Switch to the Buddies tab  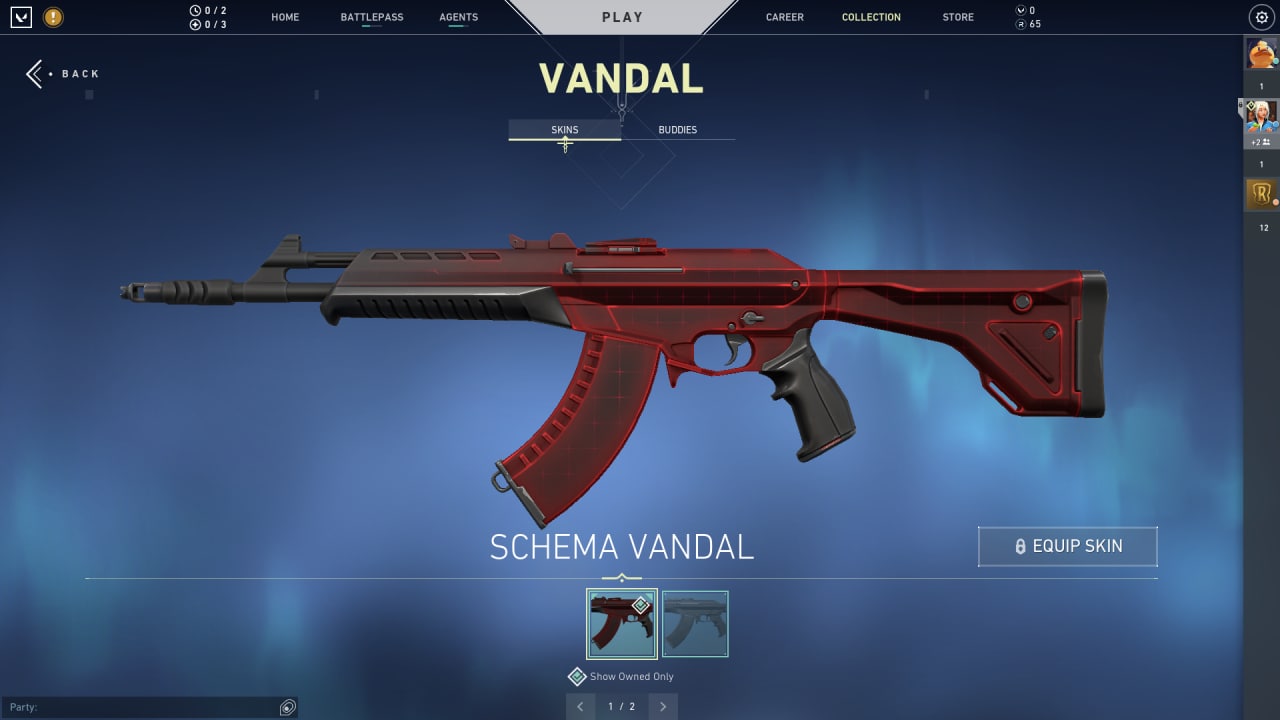point(677,130)
